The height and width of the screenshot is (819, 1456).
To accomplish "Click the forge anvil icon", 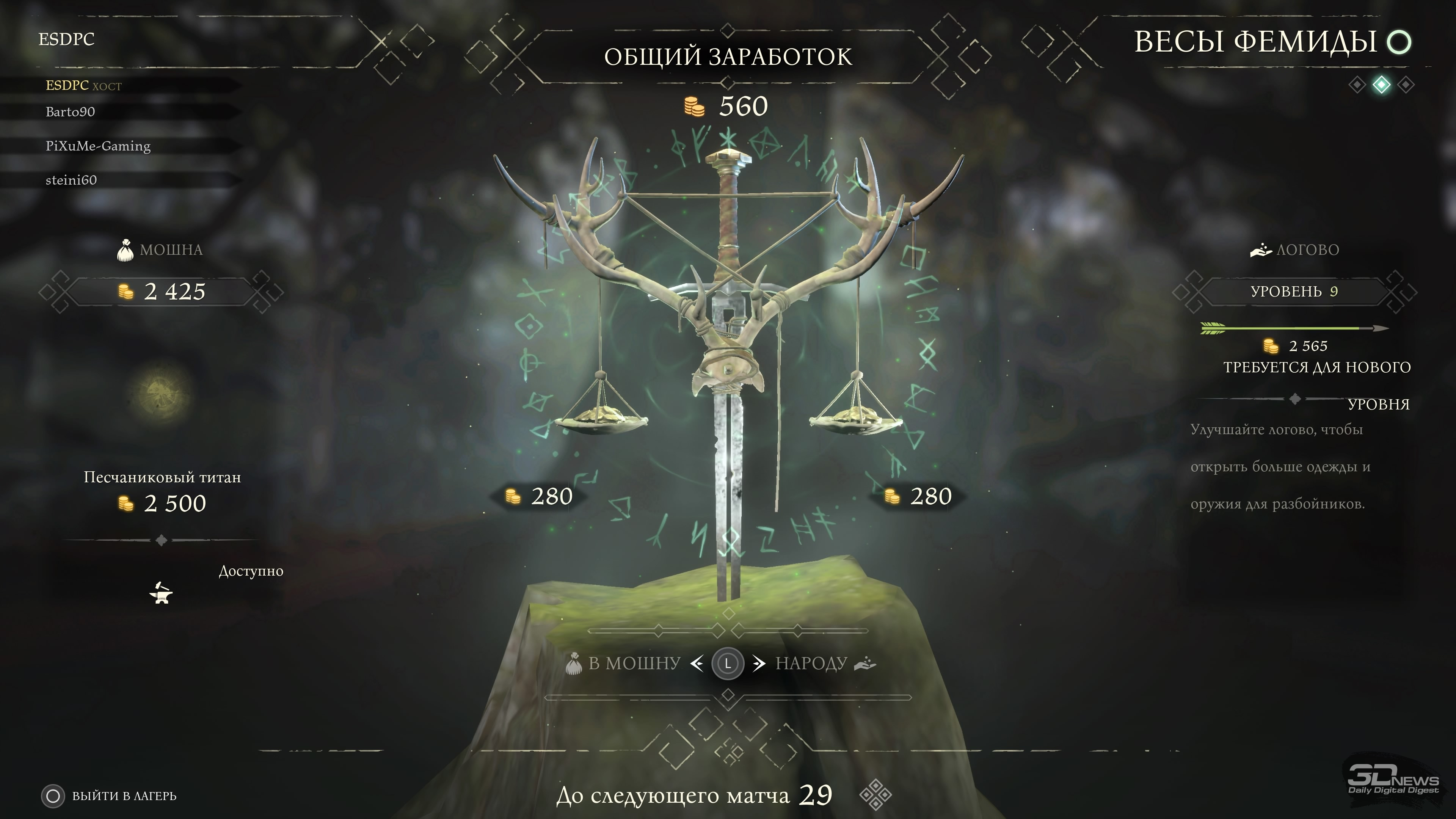I will [x=161, y=593].
